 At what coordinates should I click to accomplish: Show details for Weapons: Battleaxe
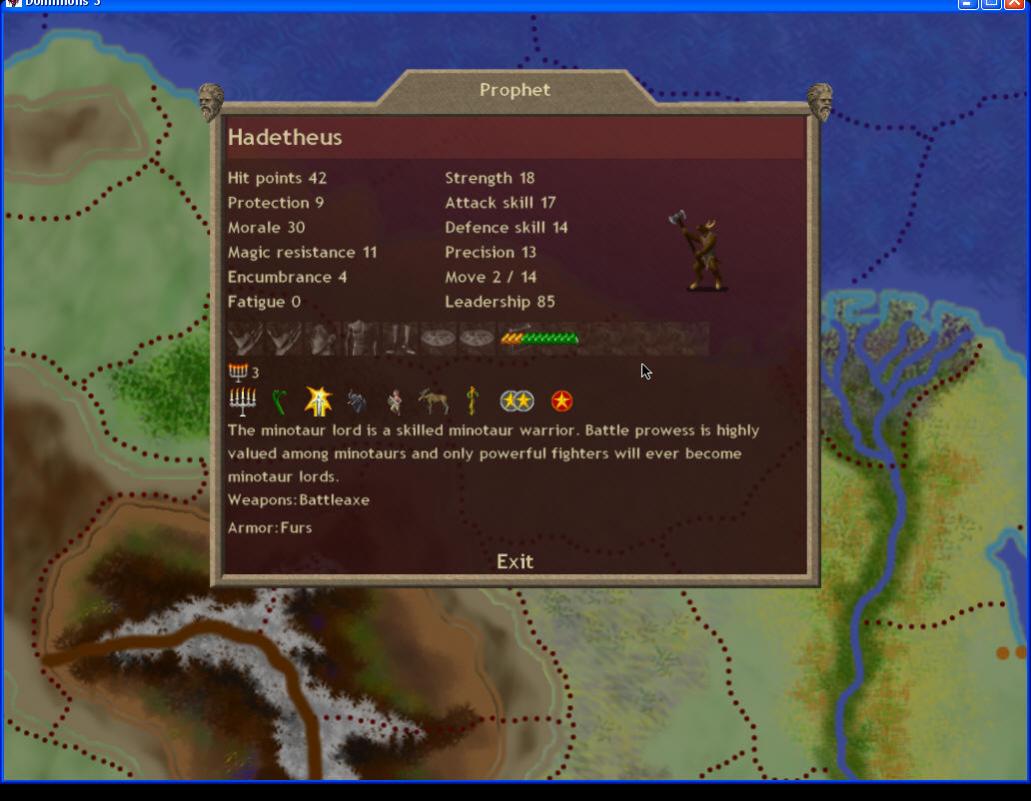pyautogui.click(x=299, y=500)
